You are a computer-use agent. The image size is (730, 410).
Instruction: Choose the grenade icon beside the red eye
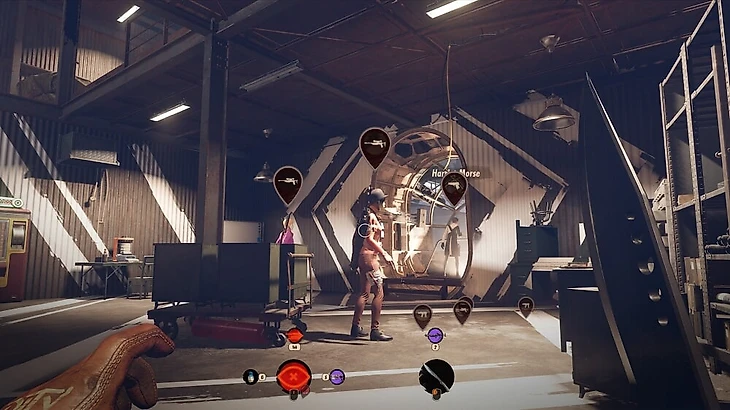[x=249, y=377]
